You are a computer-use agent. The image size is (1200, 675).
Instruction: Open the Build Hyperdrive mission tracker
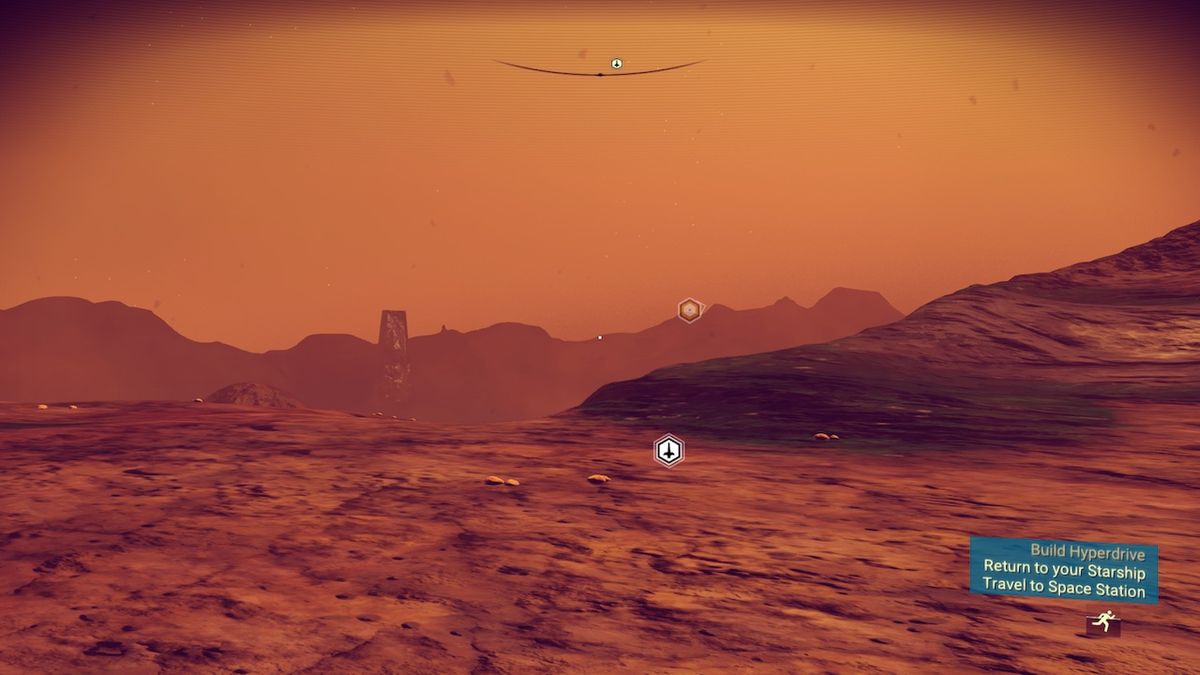click(x=1063, y=570)
